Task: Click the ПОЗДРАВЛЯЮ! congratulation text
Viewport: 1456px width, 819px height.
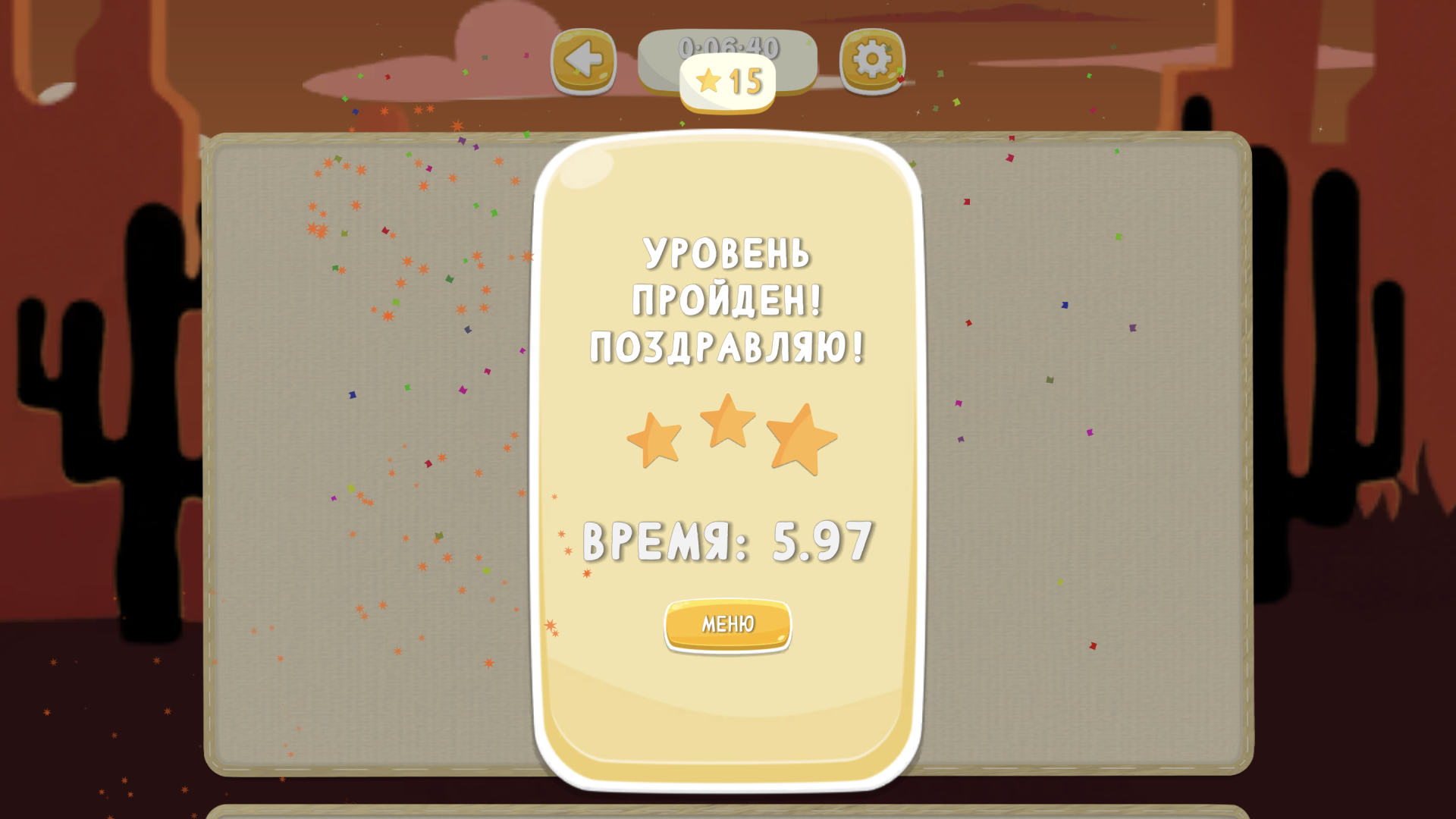Action: 726,347
